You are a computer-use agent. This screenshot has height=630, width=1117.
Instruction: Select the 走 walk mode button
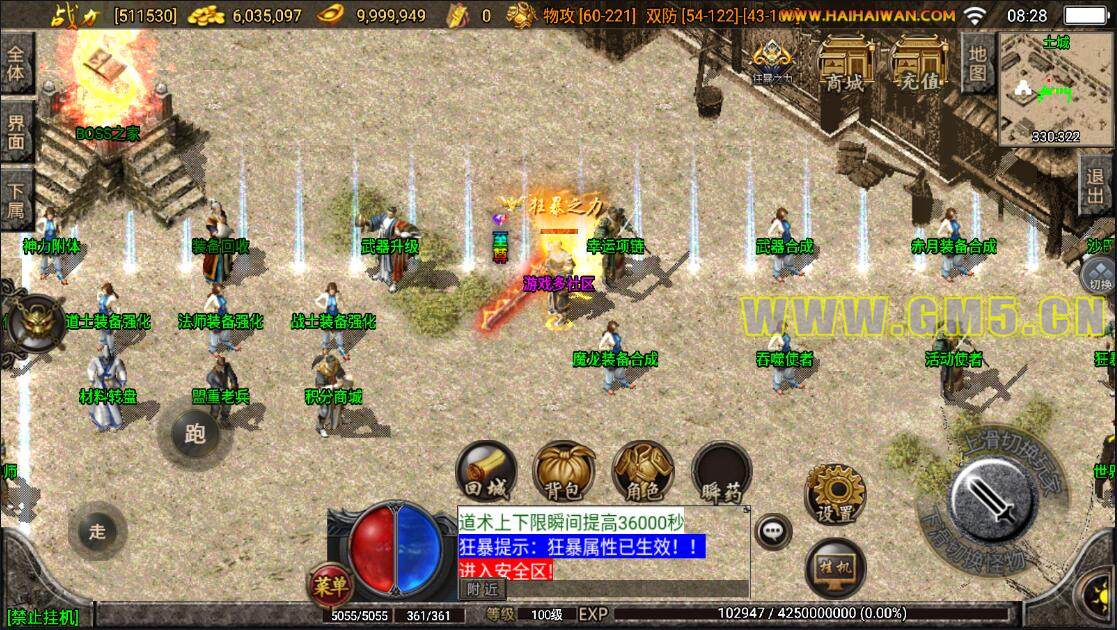click(97, 532)
